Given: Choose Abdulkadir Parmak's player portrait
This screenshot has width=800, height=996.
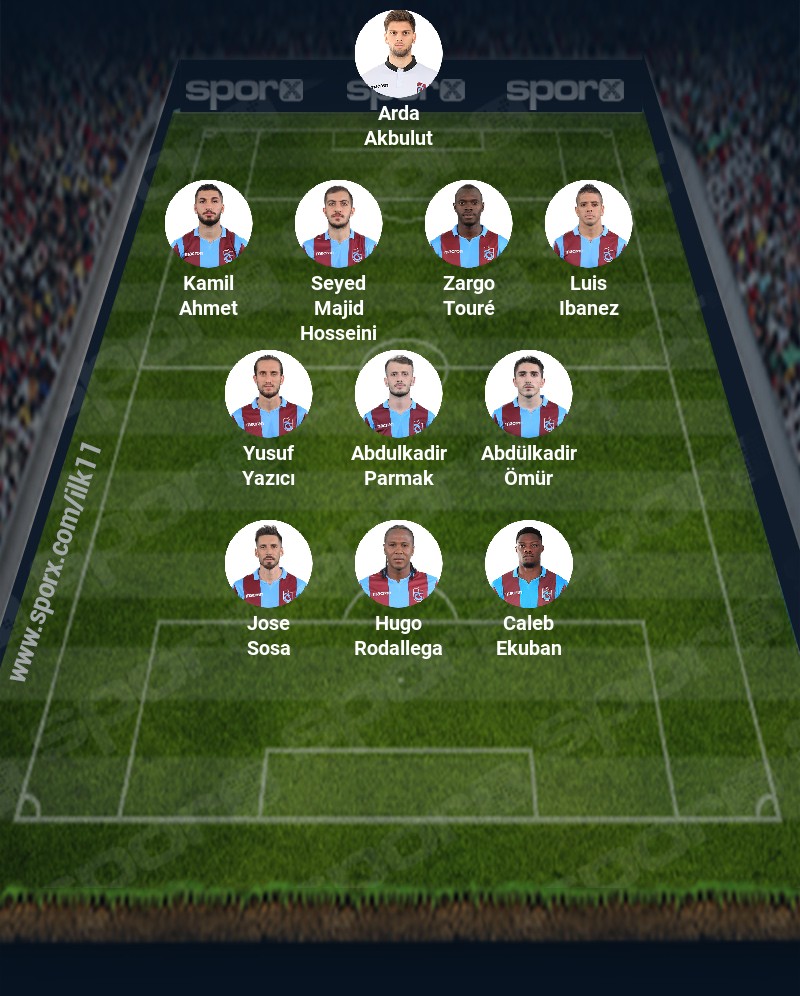Looking at the screenshot, I should (x=398, y=394).
